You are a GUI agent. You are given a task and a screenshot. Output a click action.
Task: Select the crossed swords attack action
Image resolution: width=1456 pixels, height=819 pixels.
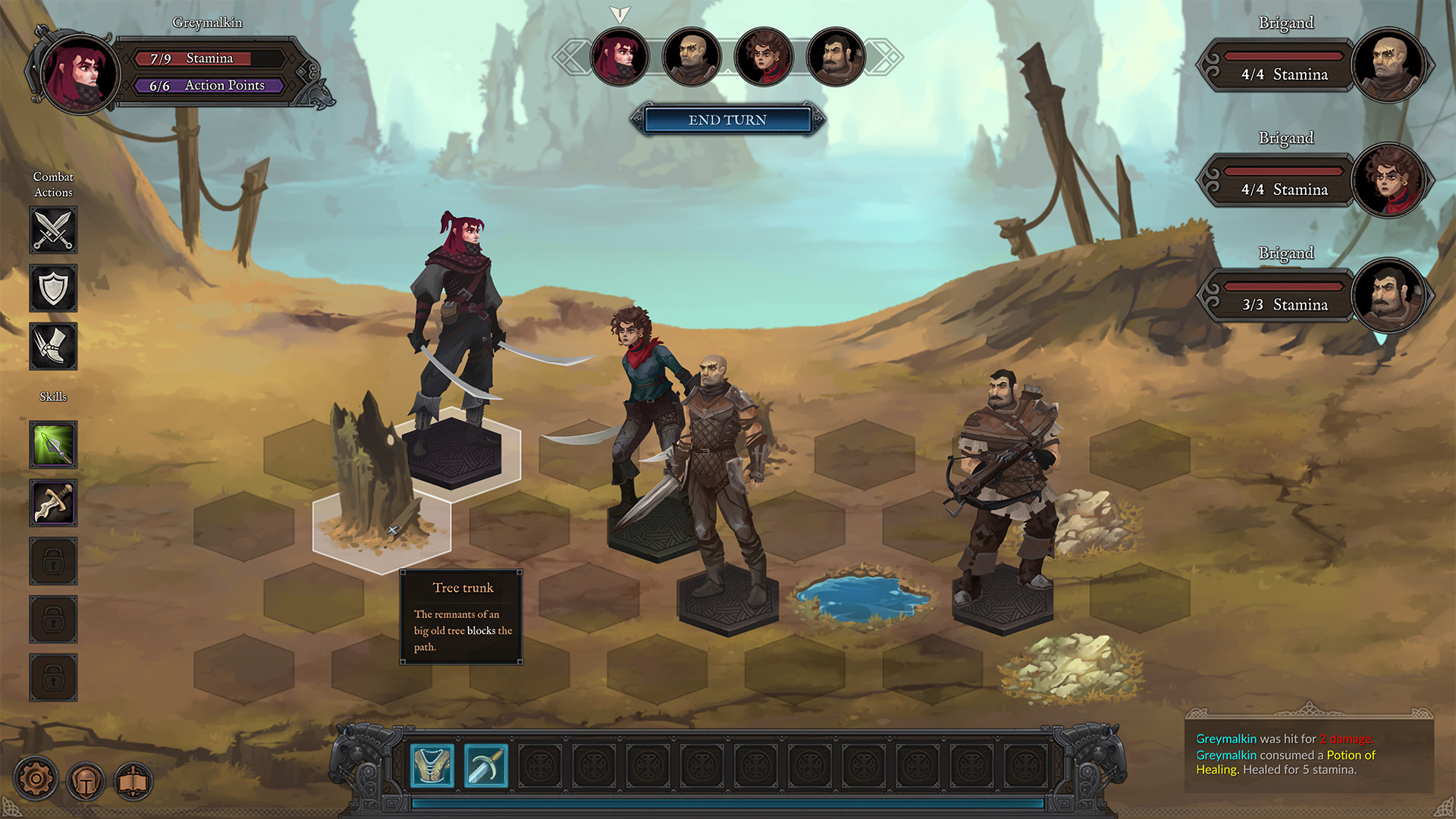pyautogui.click(x=52, y=231)
